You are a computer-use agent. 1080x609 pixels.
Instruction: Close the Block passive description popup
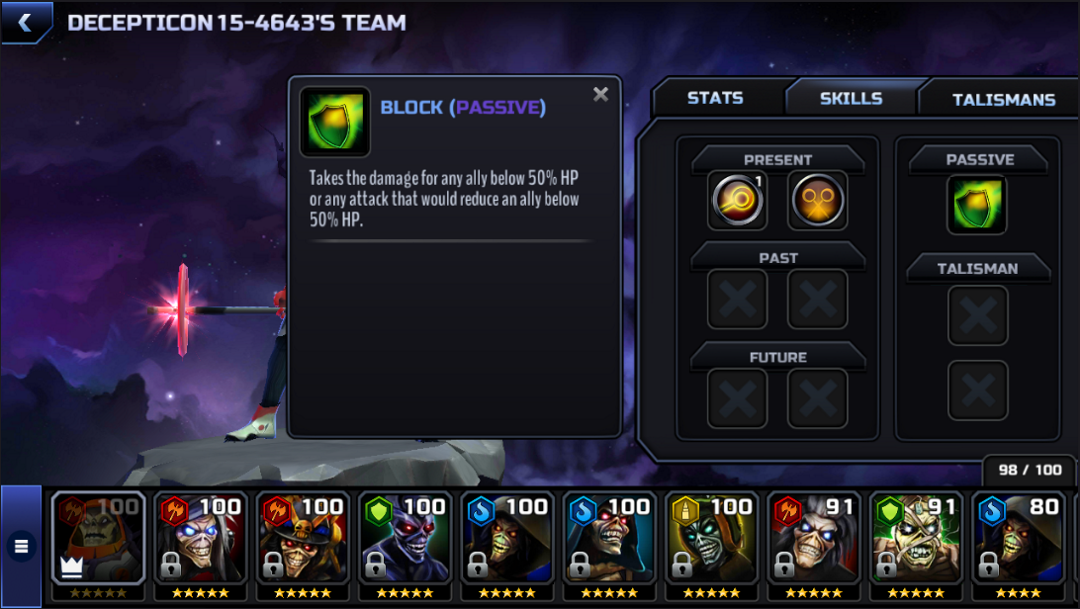coord(600,94)
